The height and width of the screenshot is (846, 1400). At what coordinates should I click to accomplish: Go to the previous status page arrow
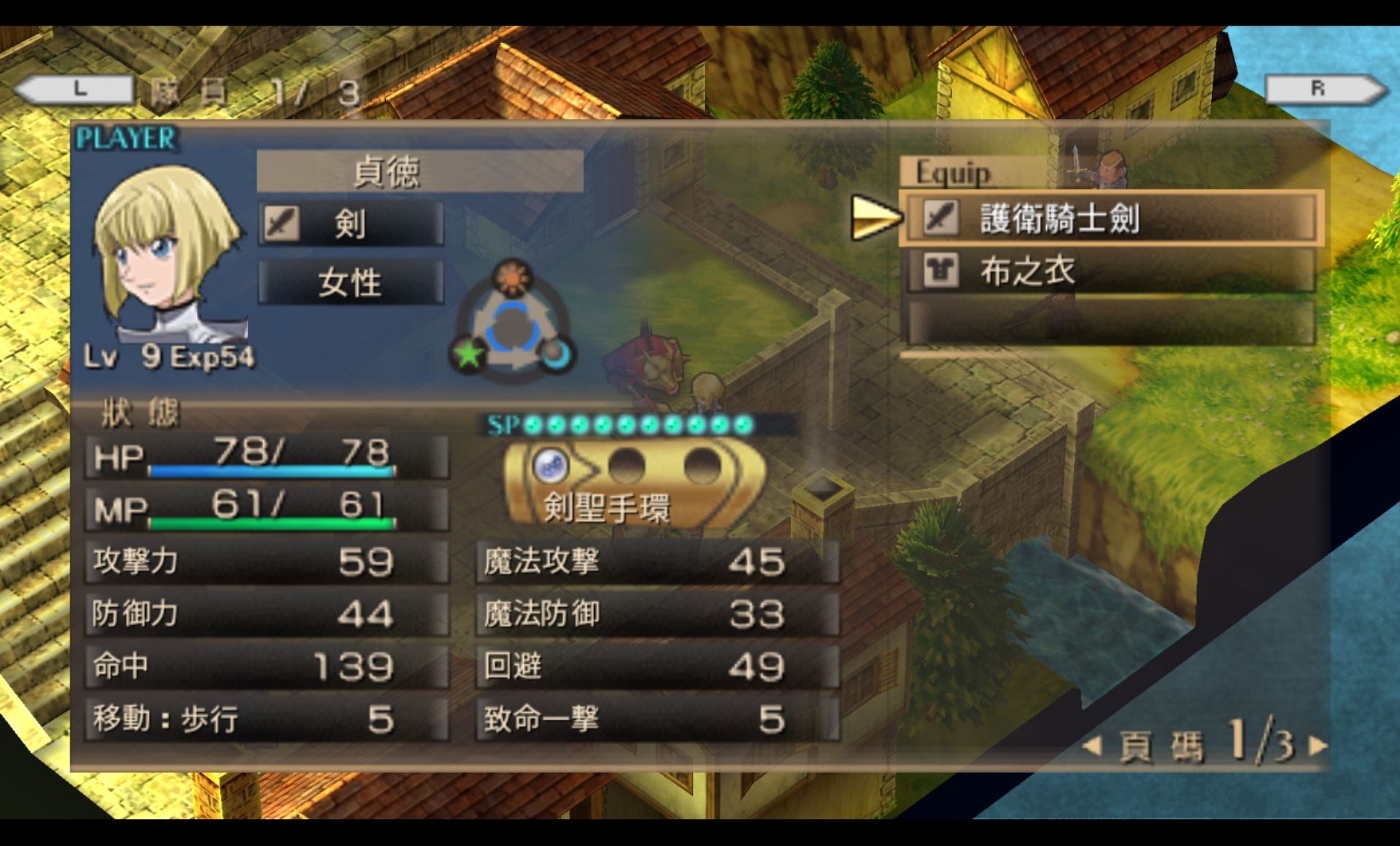(x=1092, y=745)
